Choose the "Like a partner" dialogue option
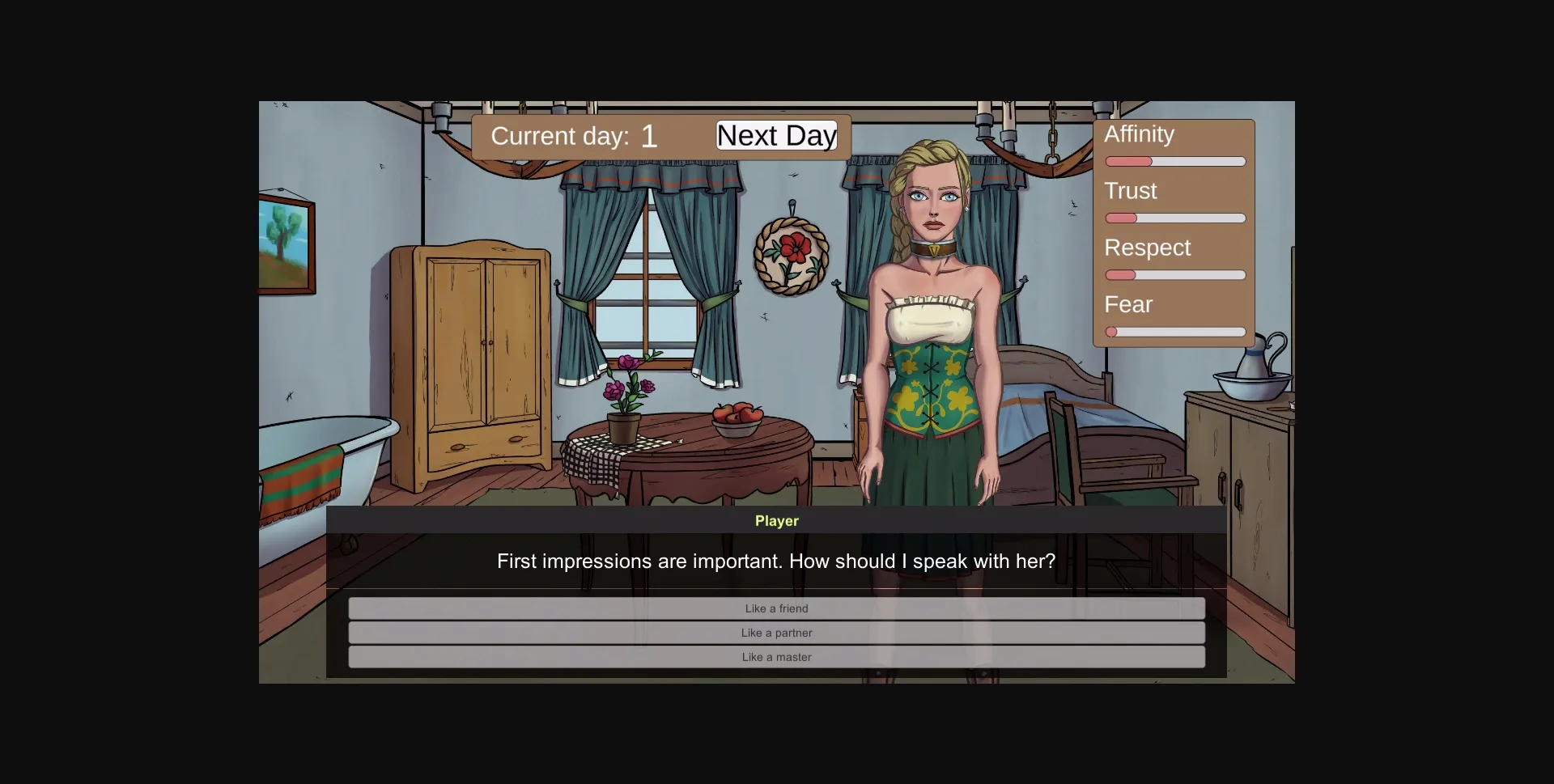1554x784 pixels. click(x=775, y=633)
